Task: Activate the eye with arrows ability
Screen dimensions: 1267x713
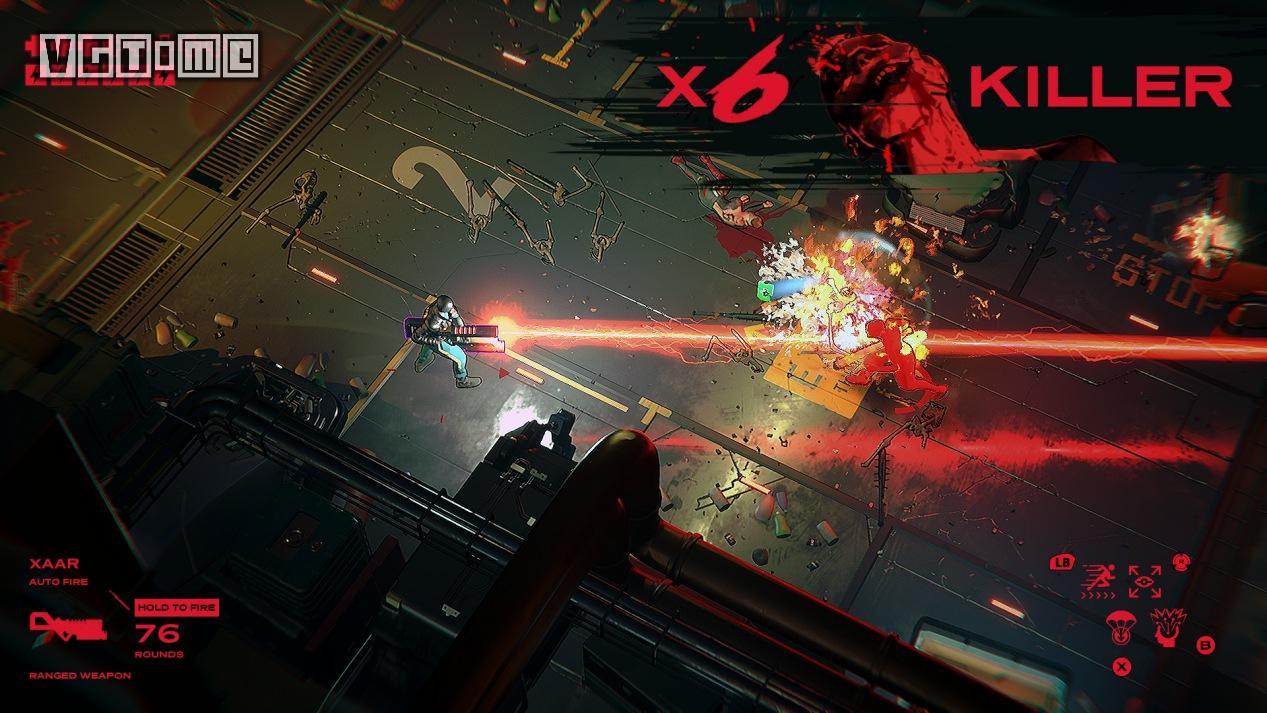Action: click(1144, 582)
